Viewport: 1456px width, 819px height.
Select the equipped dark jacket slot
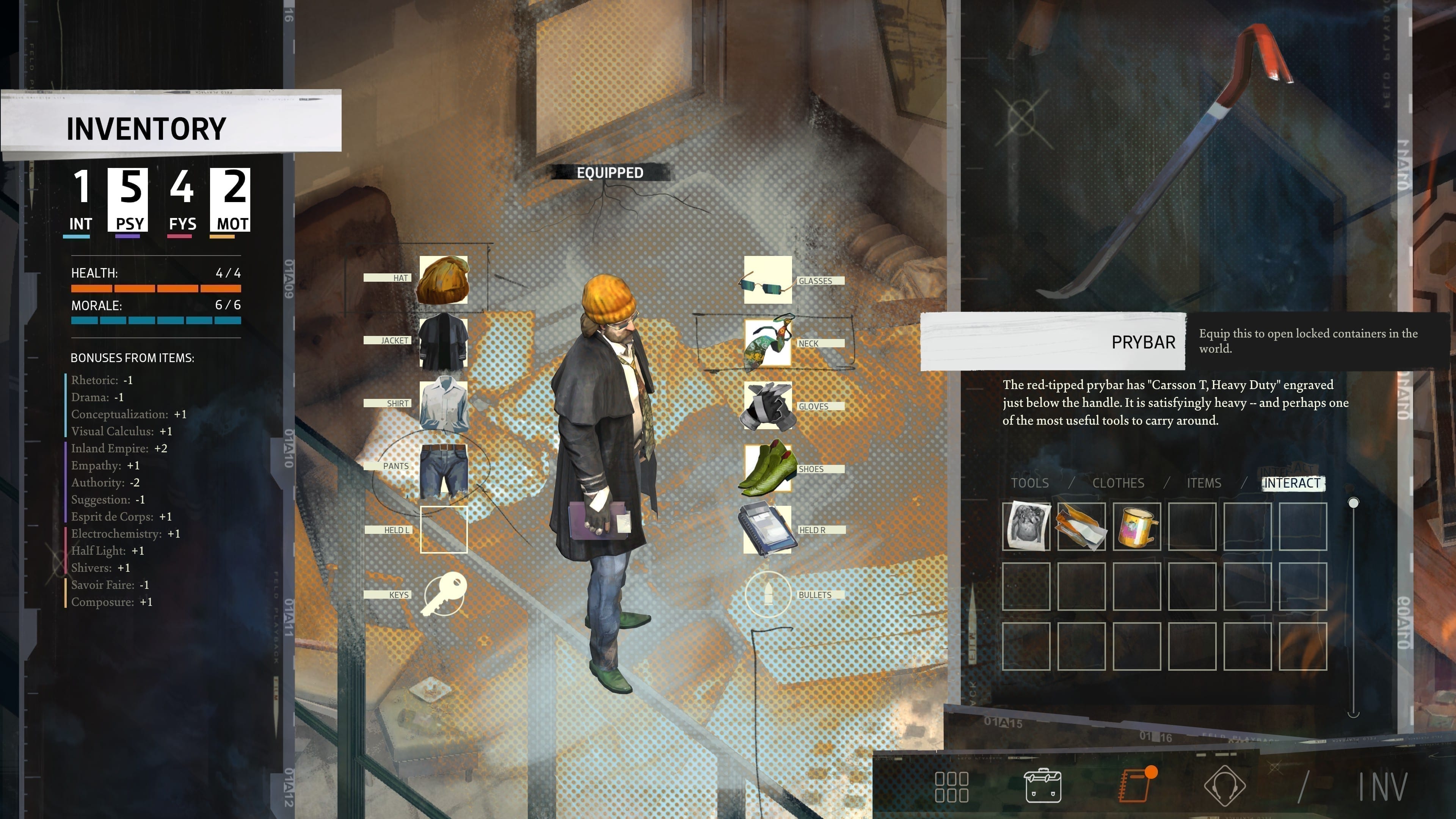(x=444, y=343)
